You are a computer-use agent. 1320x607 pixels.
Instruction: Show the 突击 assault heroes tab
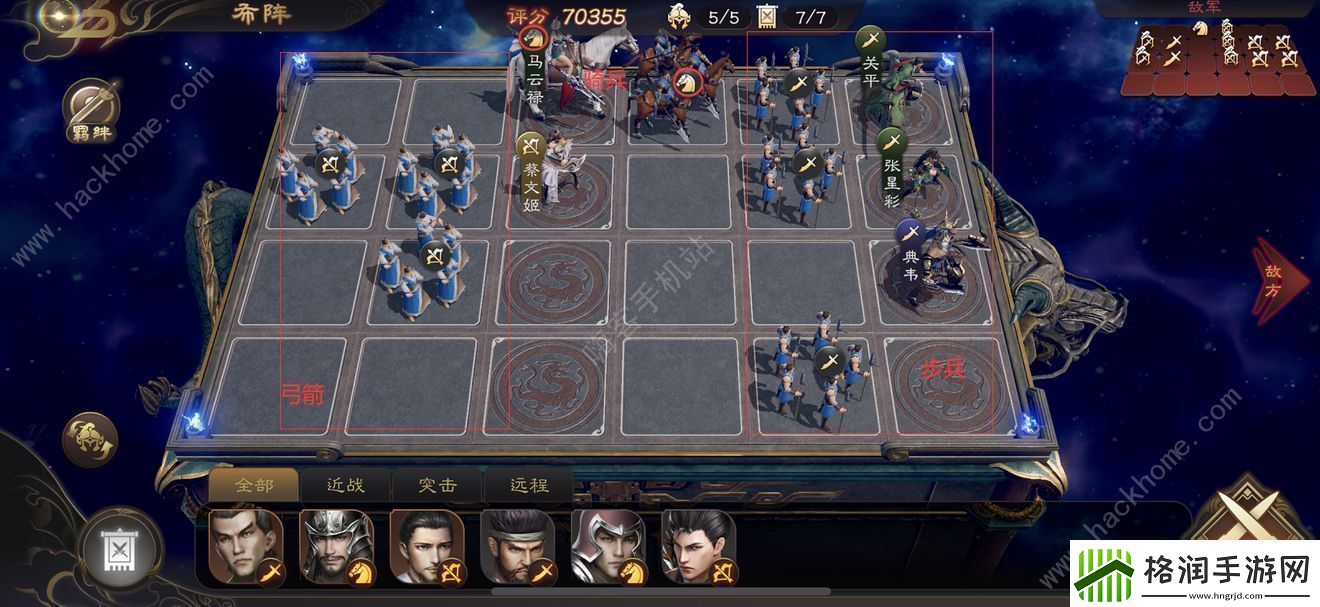click(437, 485)
